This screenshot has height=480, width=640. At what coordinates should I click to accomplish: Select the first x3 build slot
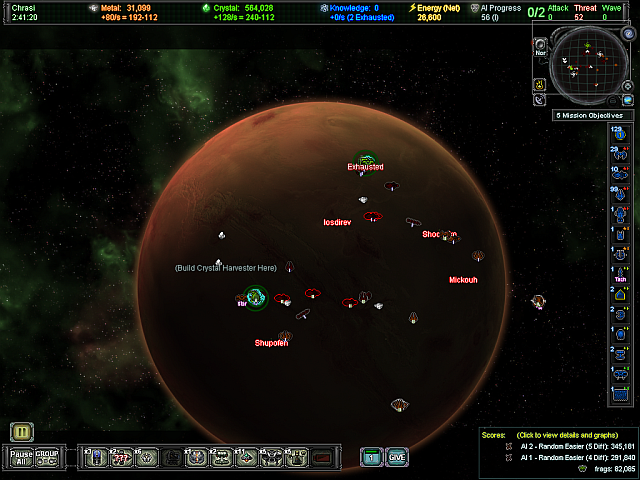(x=96, y=457)
